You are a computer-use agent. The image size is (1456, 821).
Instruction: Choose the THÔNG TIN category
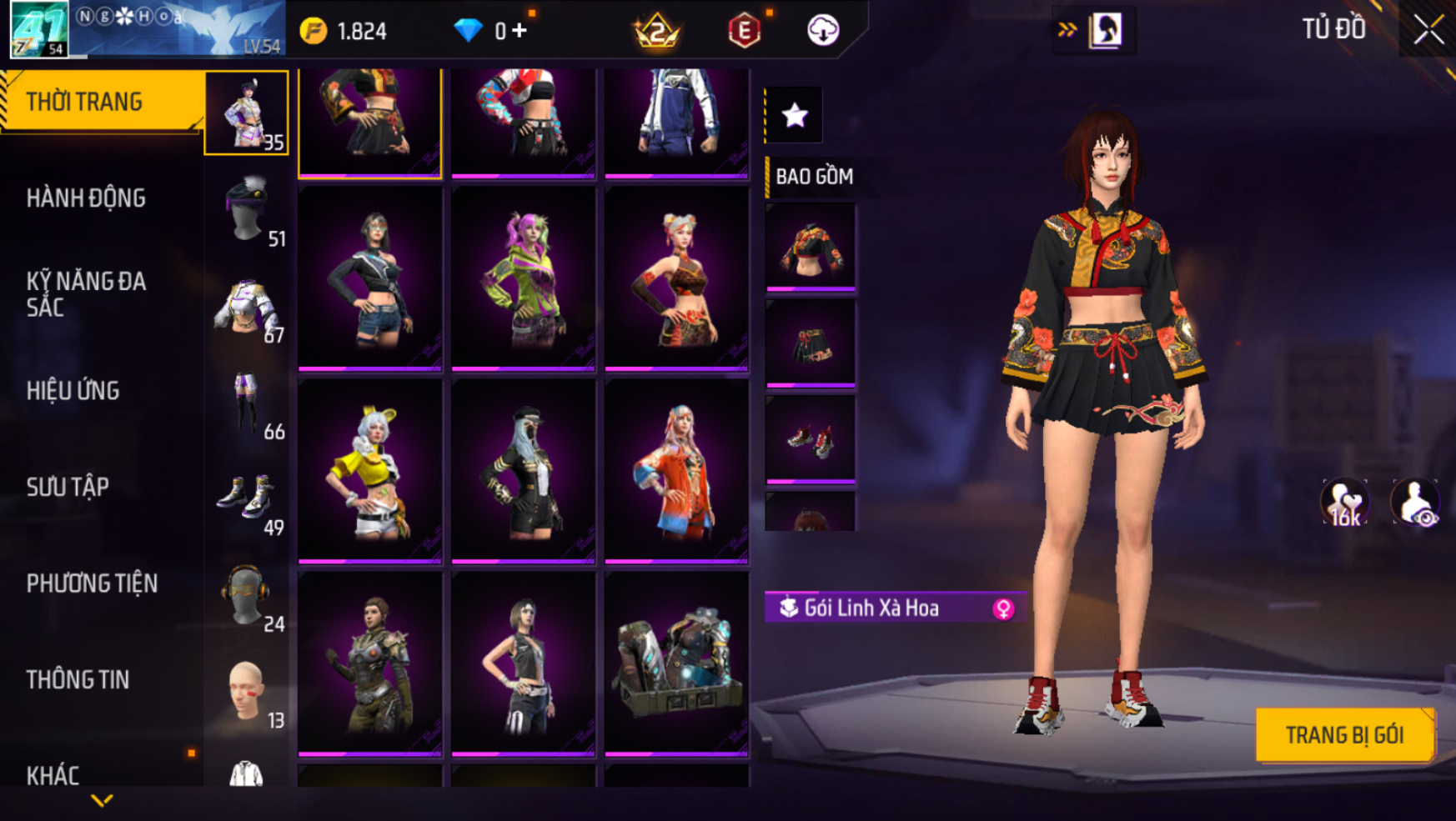(x=78, y=680)
